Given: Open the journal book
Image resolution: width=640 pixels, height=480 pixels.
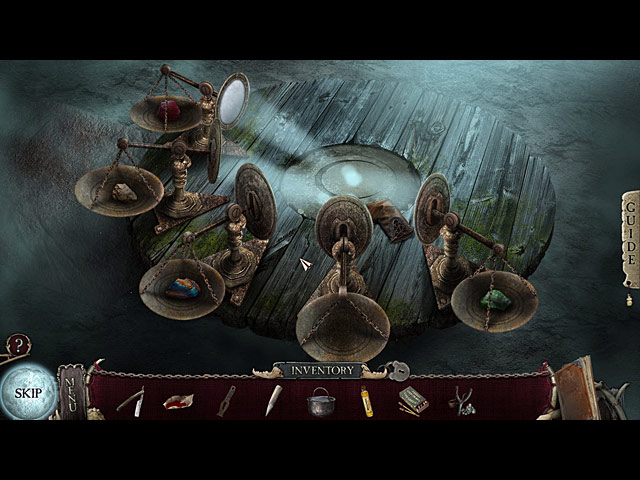Looking at the screenshot, I should (x=577, y=391).
